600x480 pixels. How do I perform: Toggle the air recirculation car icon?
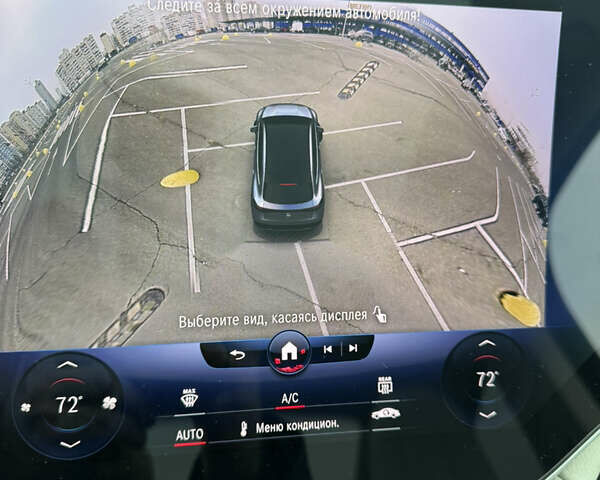(385, 413)
